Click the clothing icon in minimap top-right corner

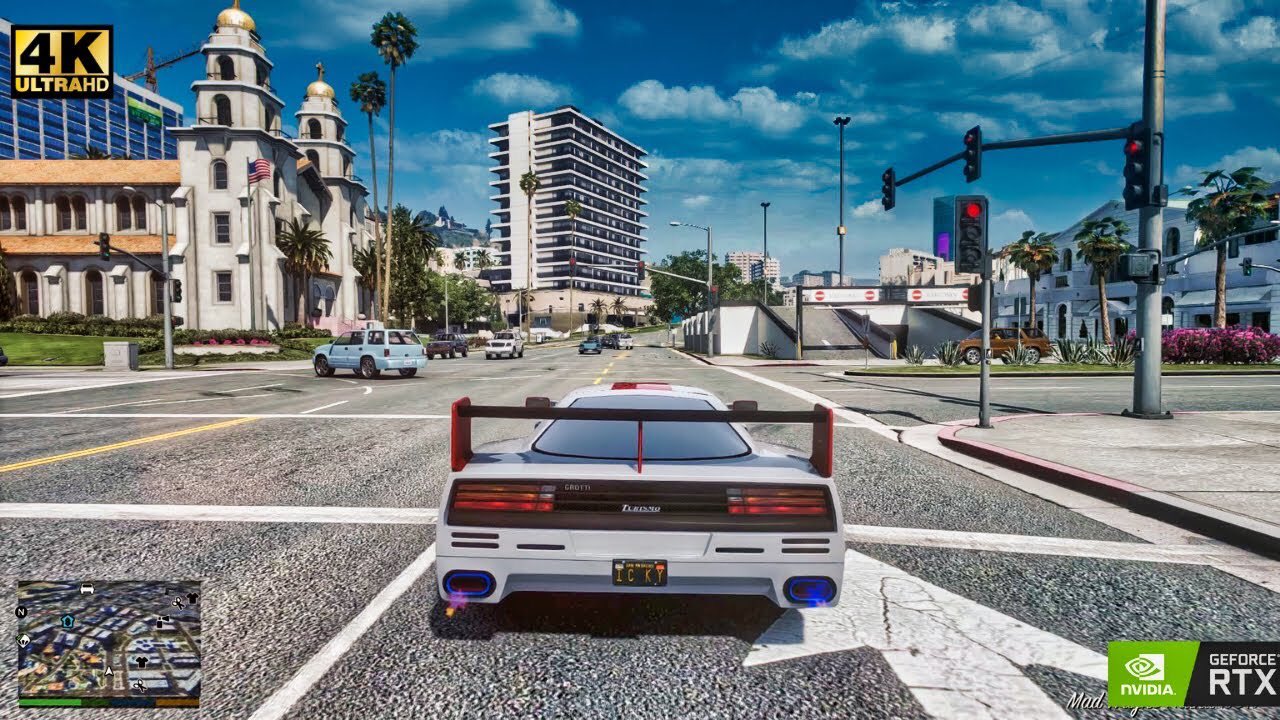[193, 596]
